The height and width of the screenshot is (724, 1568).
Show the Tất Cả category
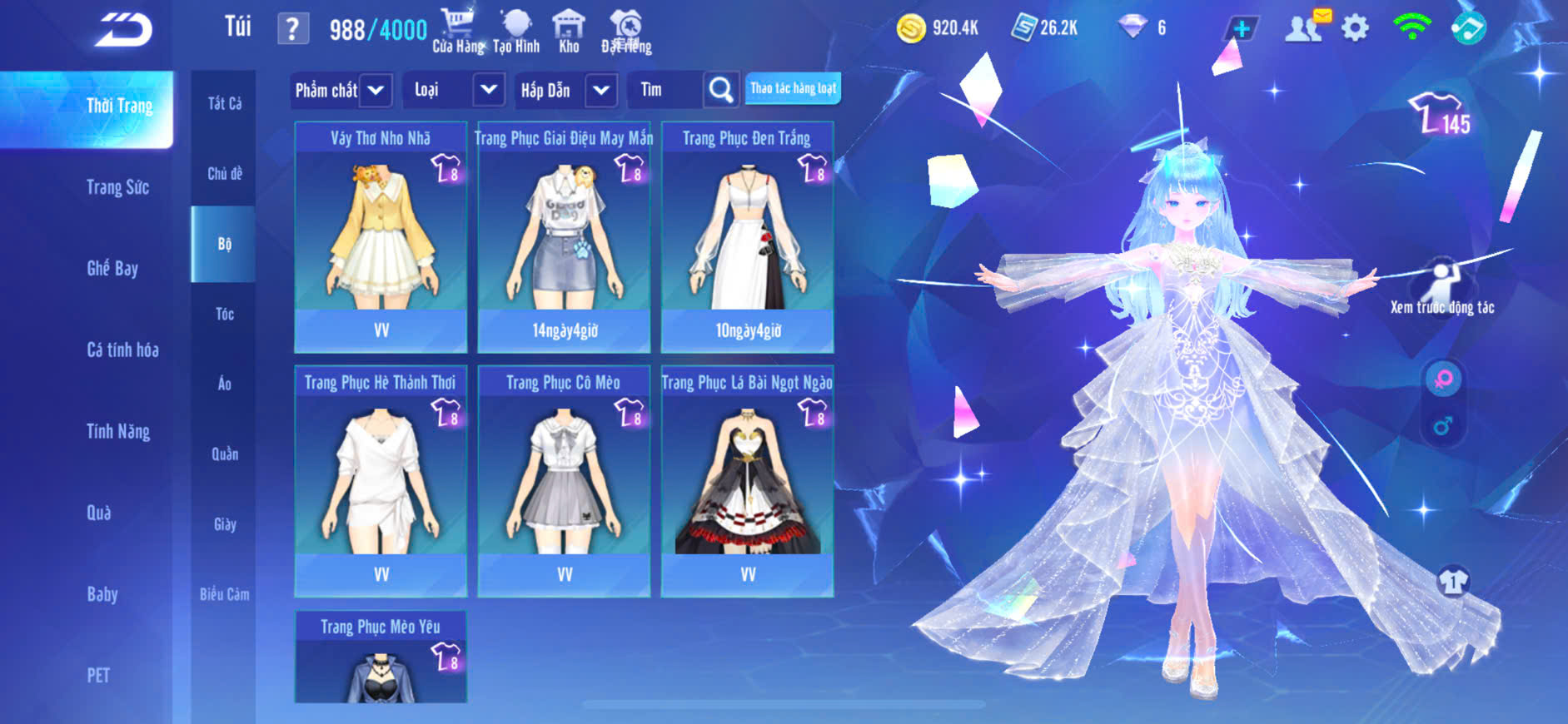(x=224, y=103)
